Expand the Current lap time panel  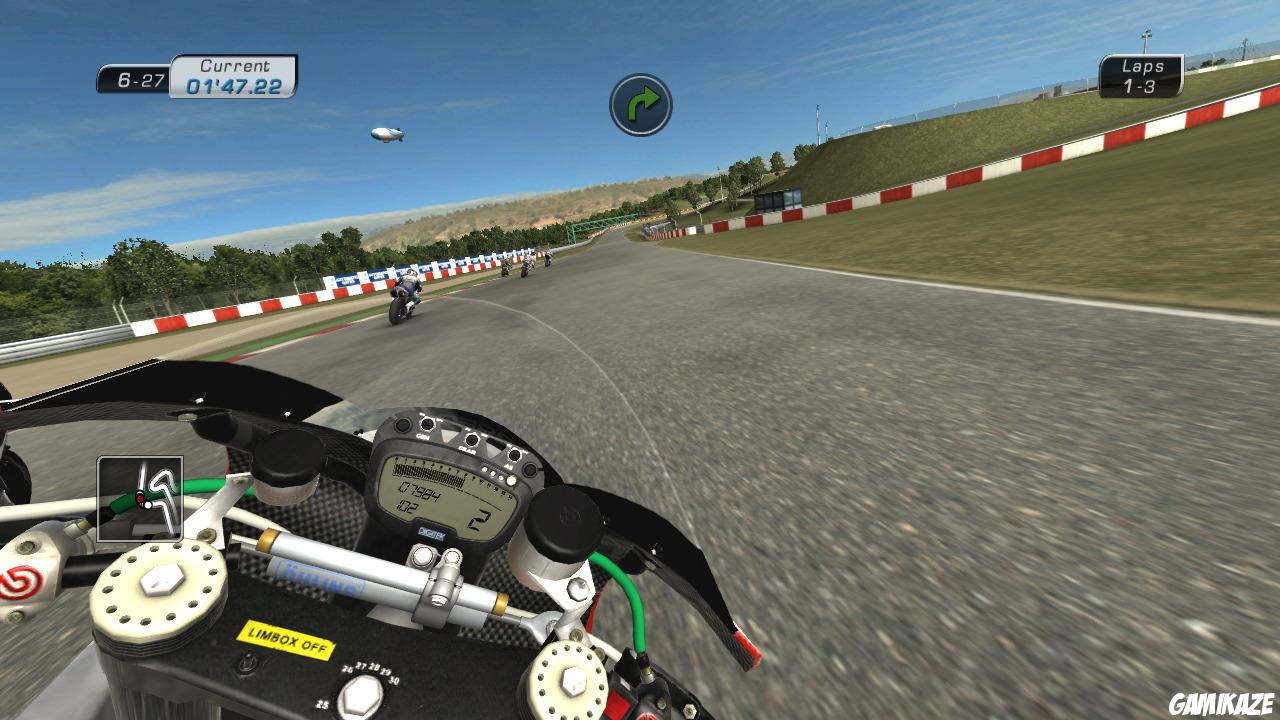pos(235,75)
